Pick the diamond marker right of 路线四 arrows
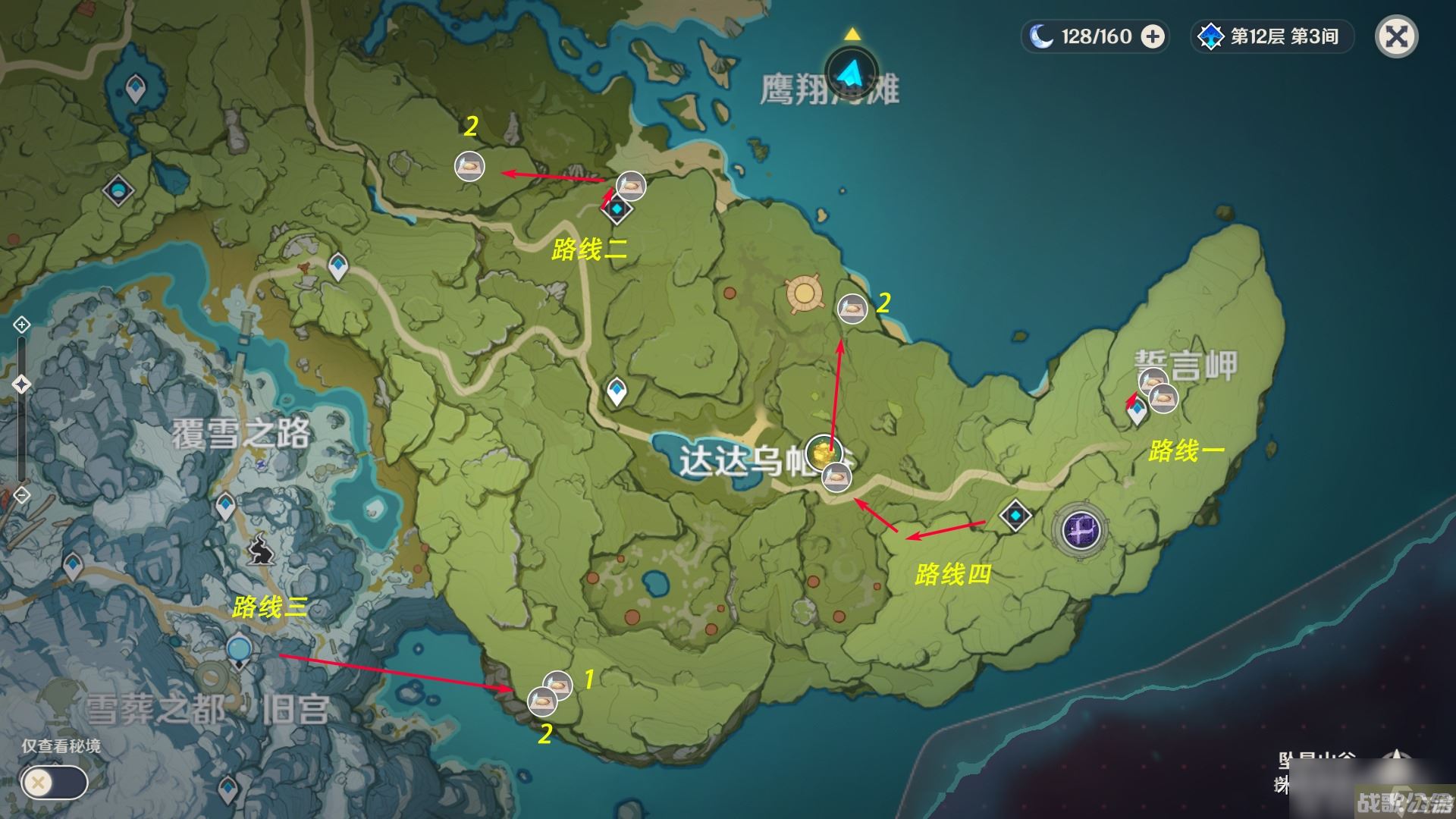This screenshot has height=819, width=1456. pos(1015,516)
